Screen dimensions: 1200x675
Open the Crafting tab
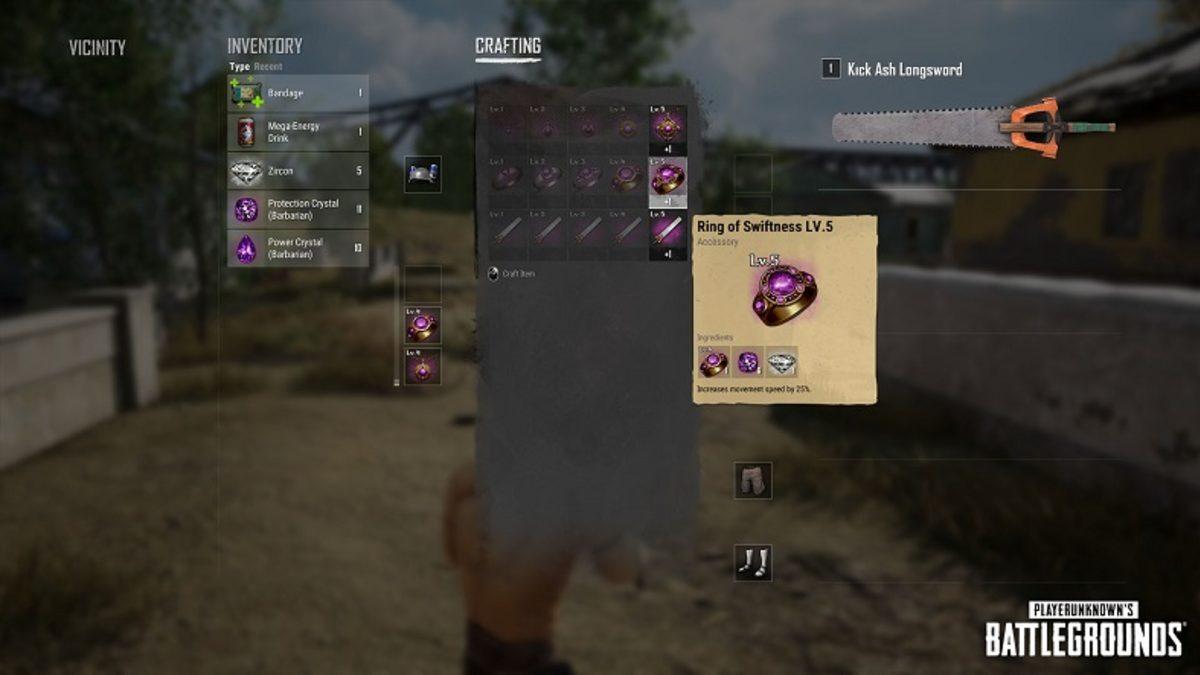(508, 46)
